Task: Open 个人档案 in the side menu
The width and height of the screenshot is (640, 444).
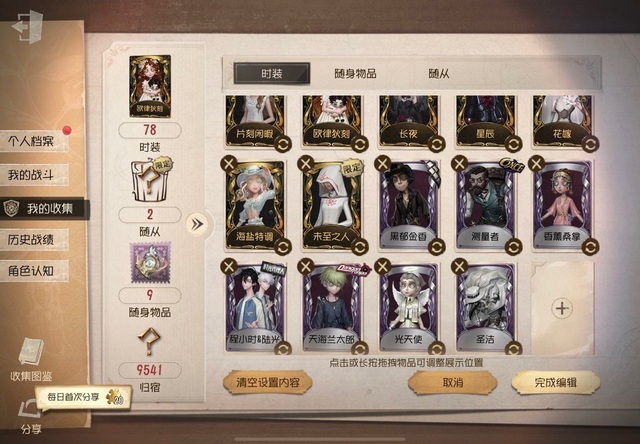Action: 32,141
